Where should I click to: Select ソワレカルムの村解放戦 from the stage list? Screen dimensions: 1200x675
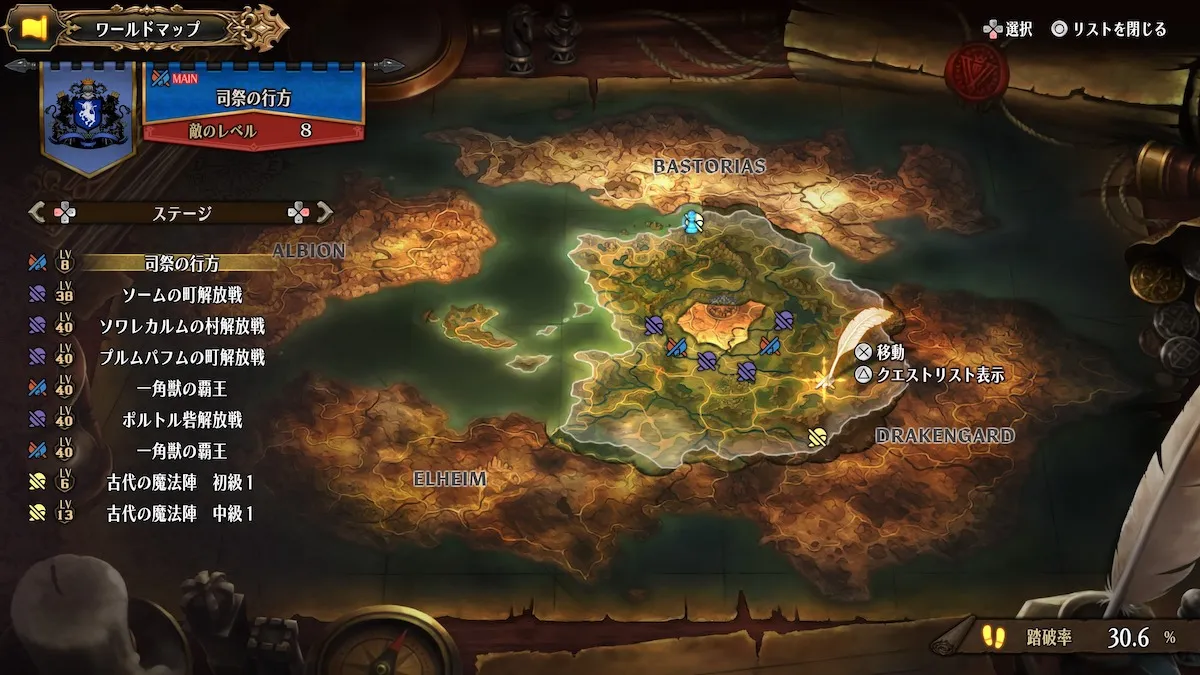(182, 326)
